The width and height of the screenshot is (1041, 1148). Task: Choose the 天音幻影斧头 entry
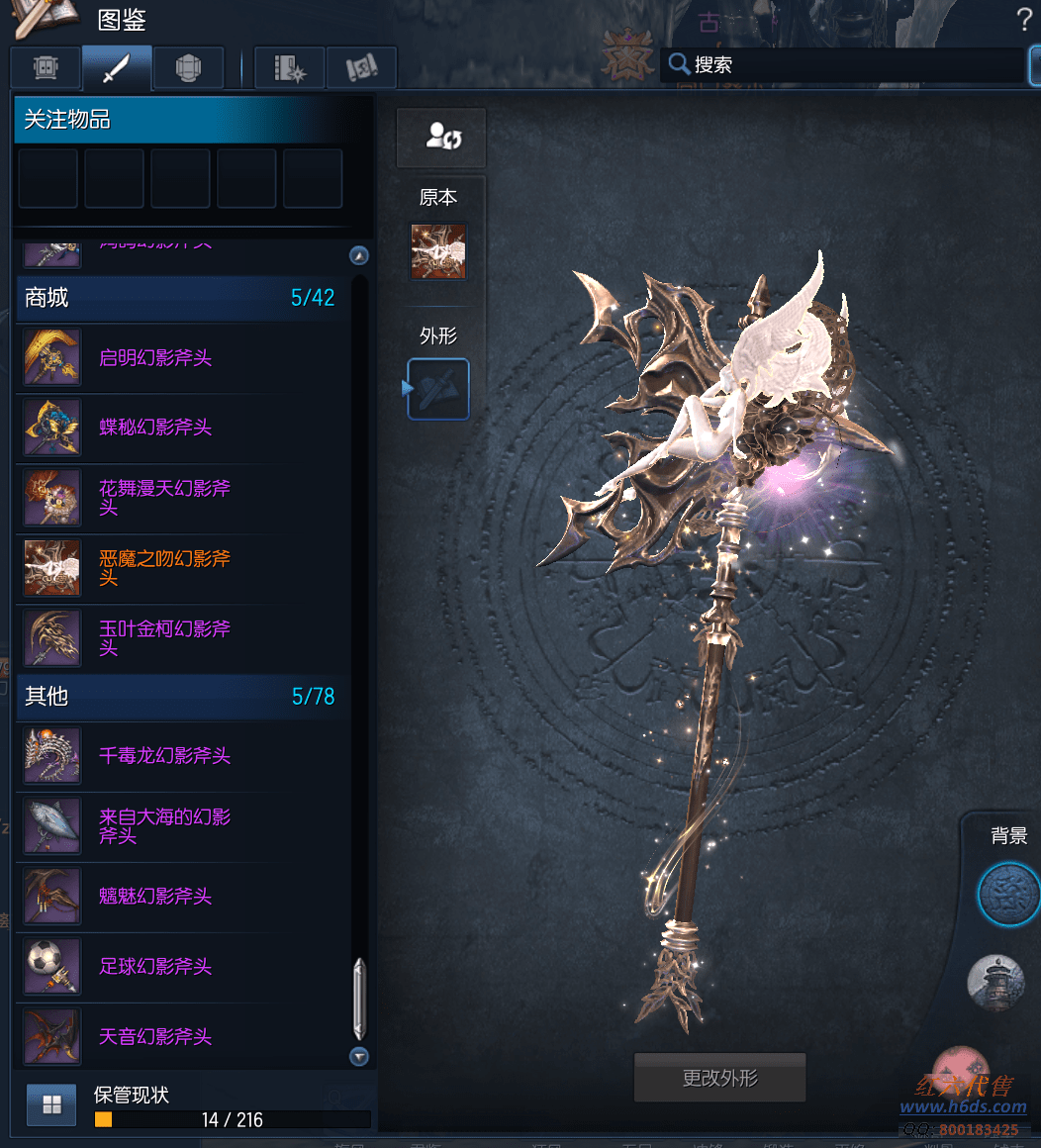click(155, 1037)
